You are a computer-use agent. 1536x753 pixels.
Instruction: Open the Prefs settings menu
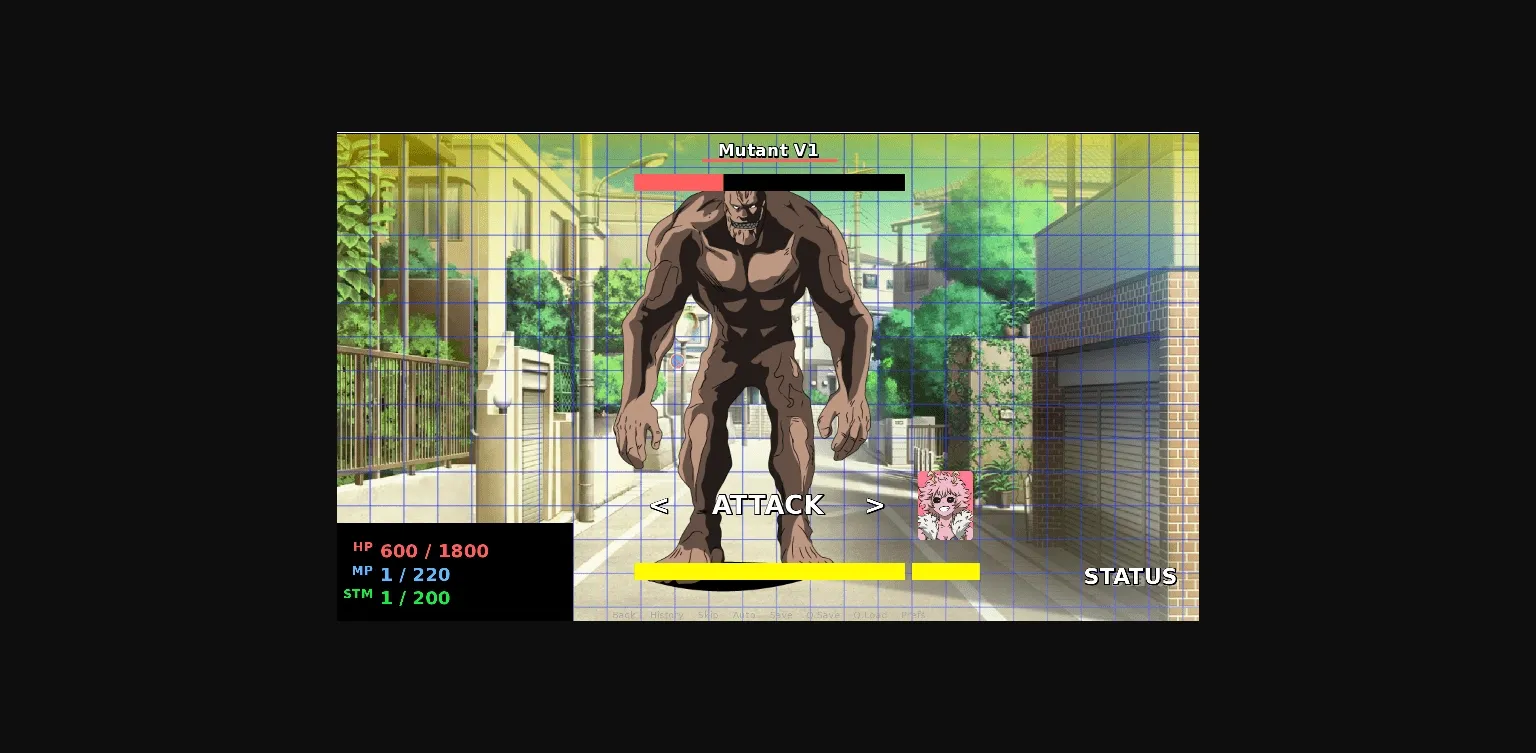pyautogui.click(x=914, y=616)
